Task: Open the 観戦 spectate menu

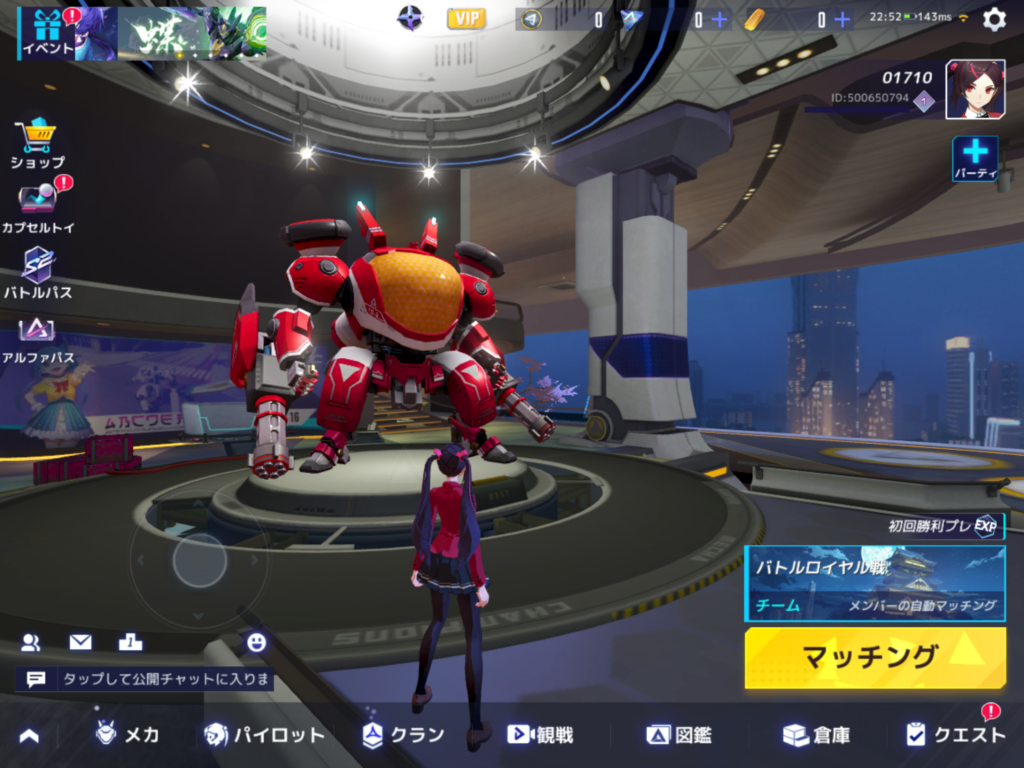Action: (x=540, y=735)
